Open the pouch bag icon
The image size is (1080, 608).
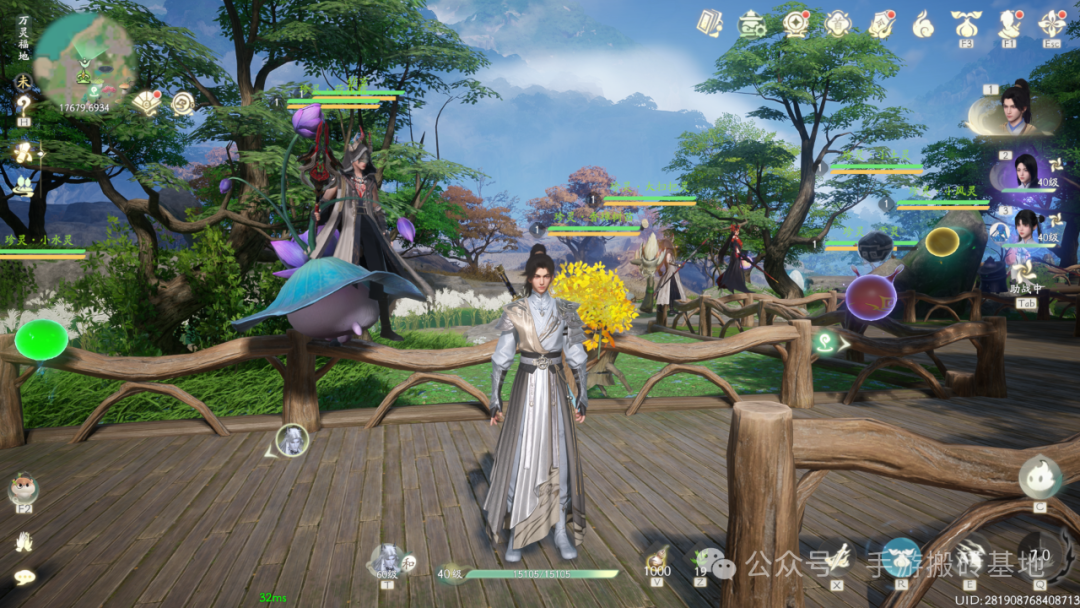[965, 23]
